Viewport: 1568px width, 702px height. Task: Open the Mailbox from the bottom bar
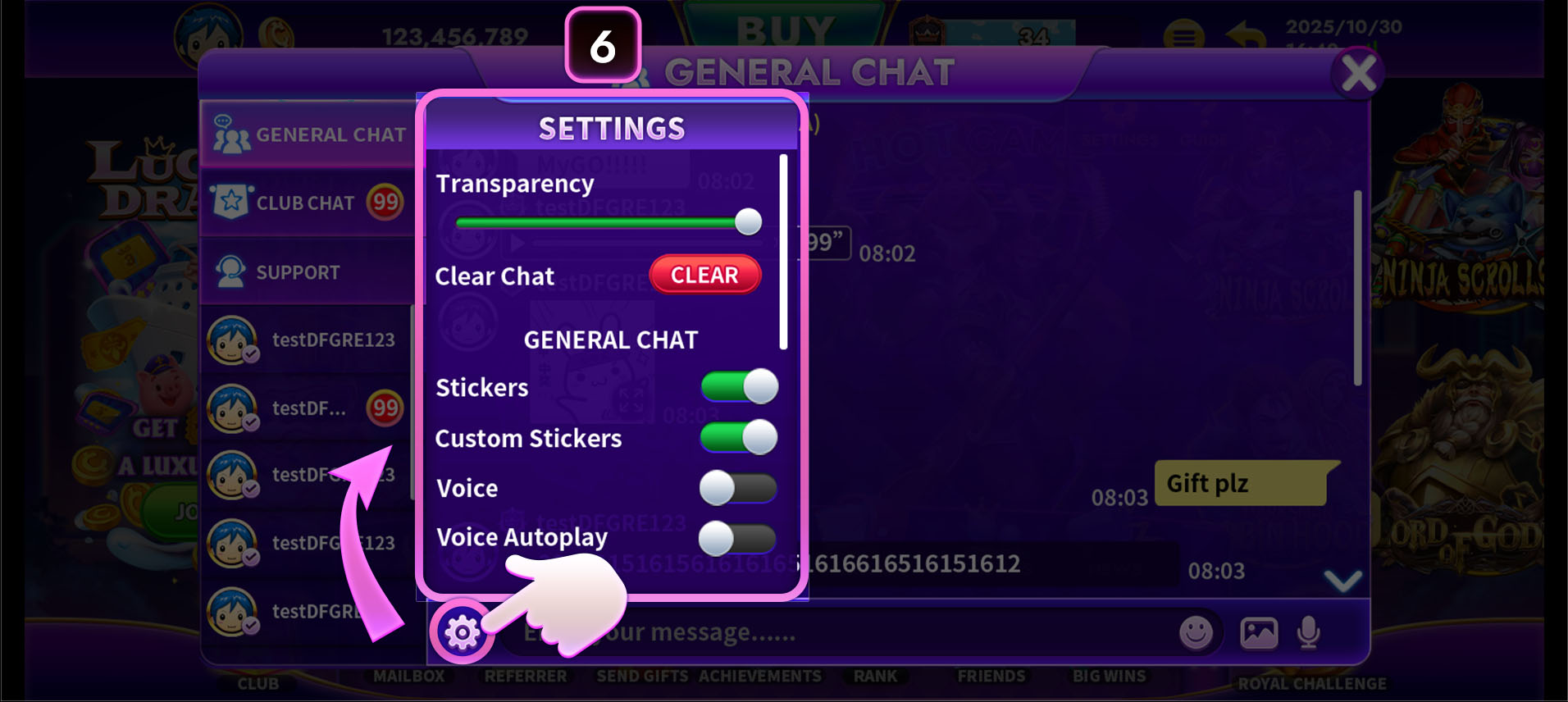tap(408, 676)
